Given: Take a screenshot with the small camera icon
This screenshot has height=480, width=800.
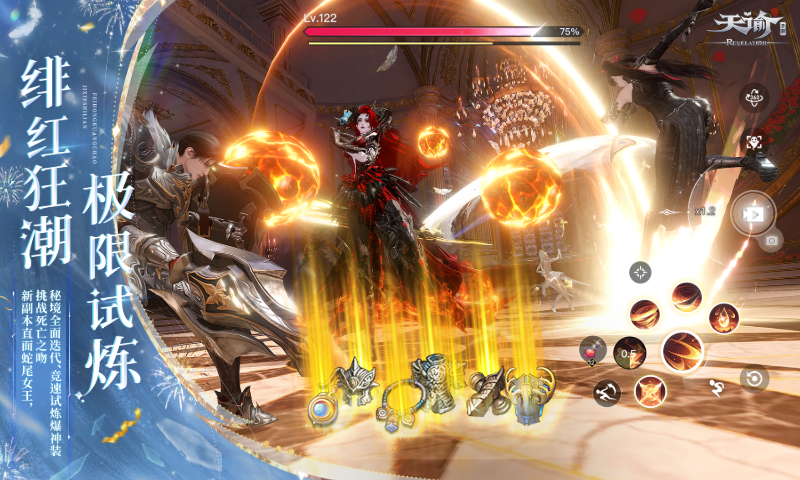Looking at the screenshot, I should click(x=771, y=241).
